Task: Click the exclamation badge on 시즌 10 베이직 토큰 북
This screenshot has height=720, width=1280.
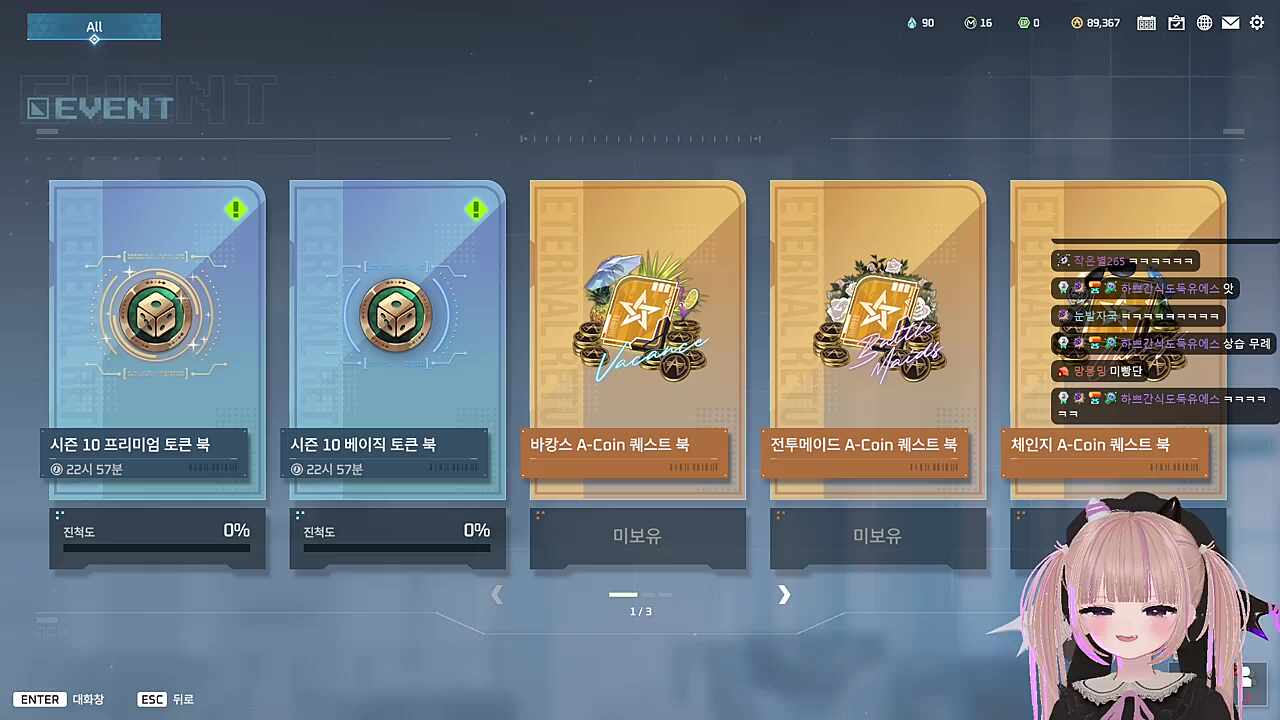Action: (x=476, y=209)
